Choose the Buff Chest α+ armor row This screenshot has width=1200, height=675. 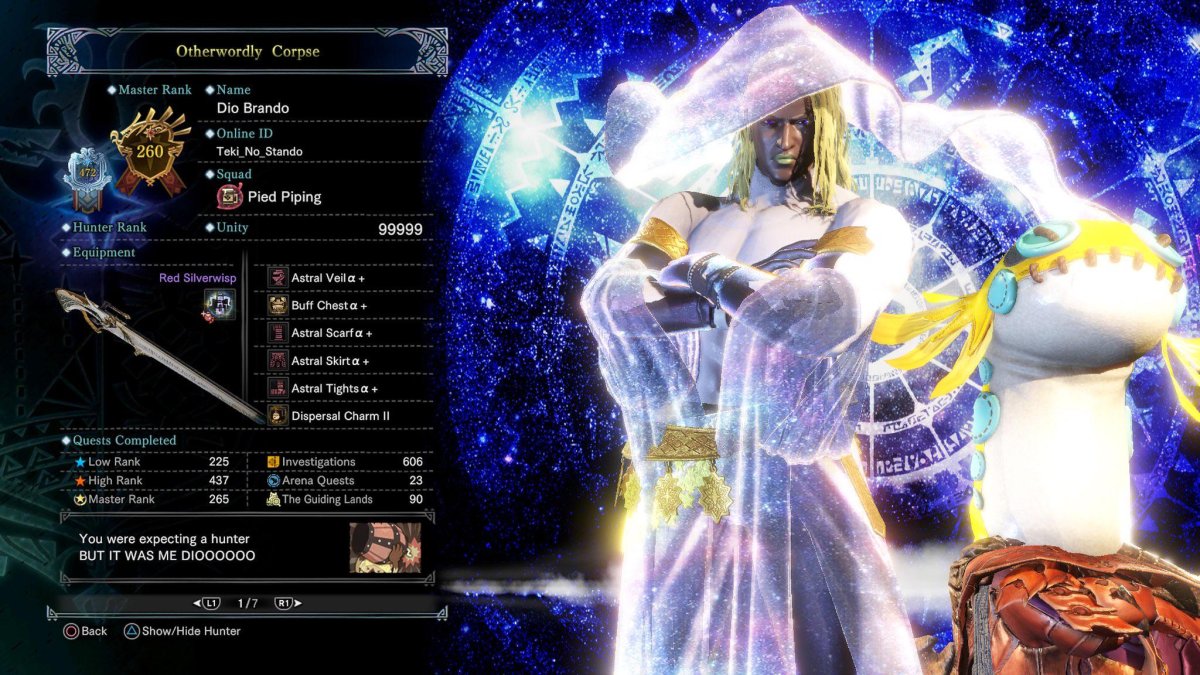(x=329, y=305)
